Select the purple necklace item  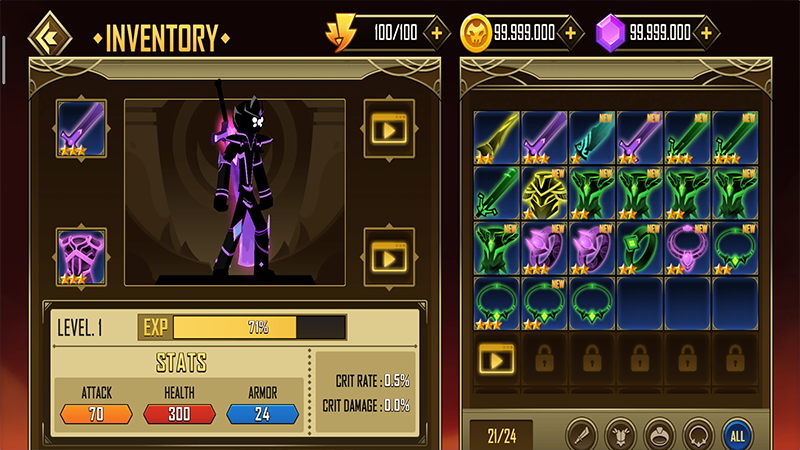tap(688, 248)
